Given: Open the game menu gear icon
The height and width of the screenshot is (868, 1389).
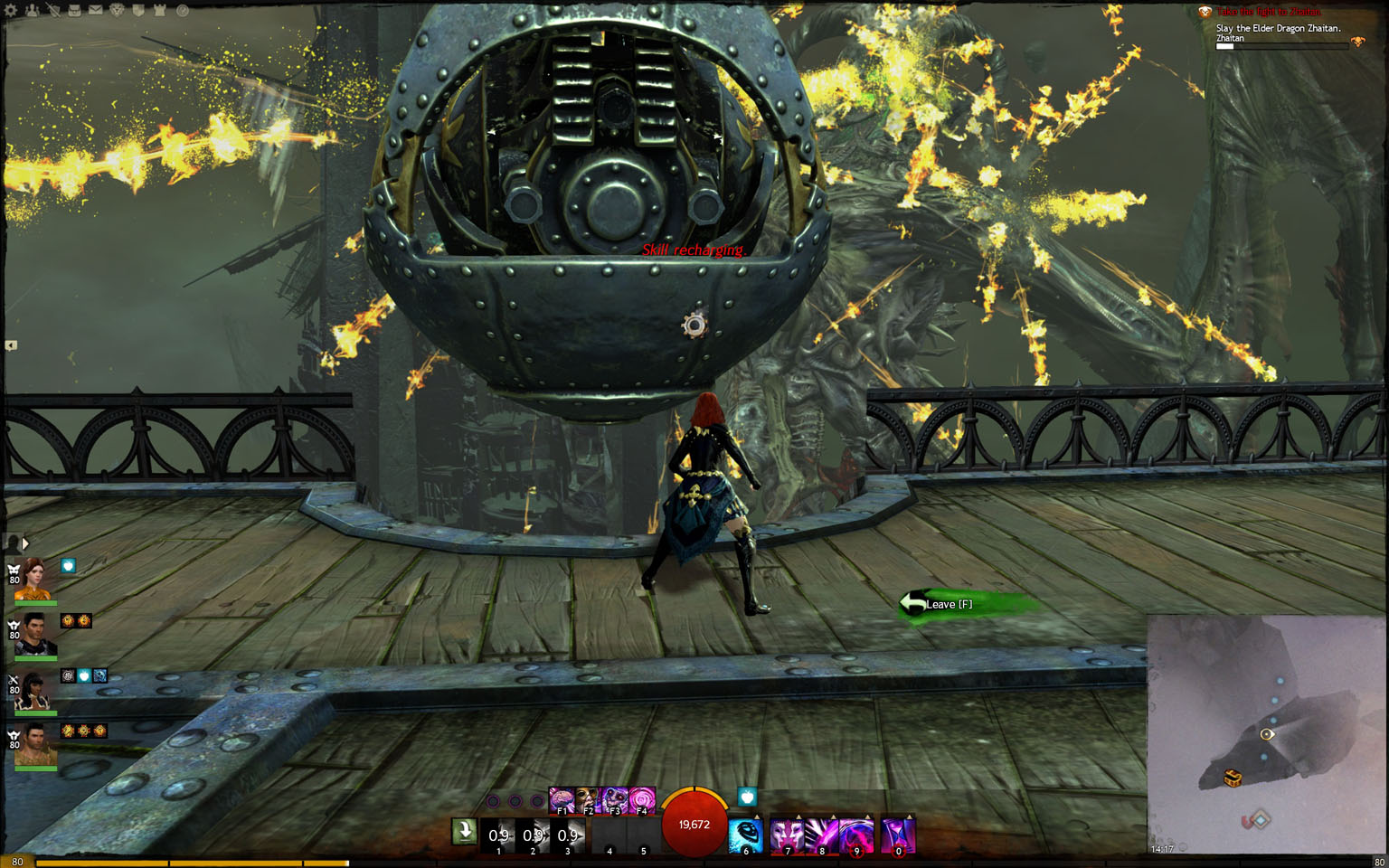Looking at the screenshot, I should click(11, 11).
